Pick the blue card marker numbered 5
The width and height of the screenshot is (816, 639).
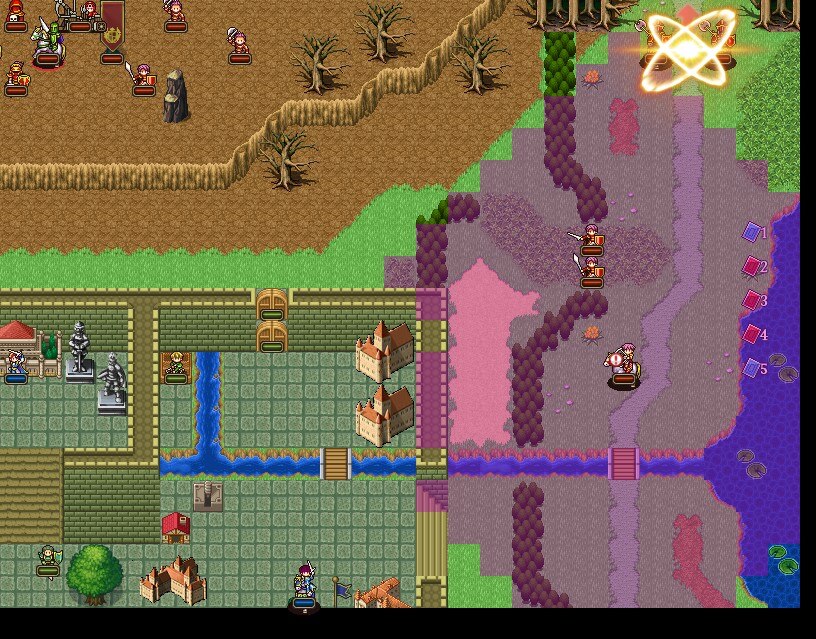pos(752,368)
